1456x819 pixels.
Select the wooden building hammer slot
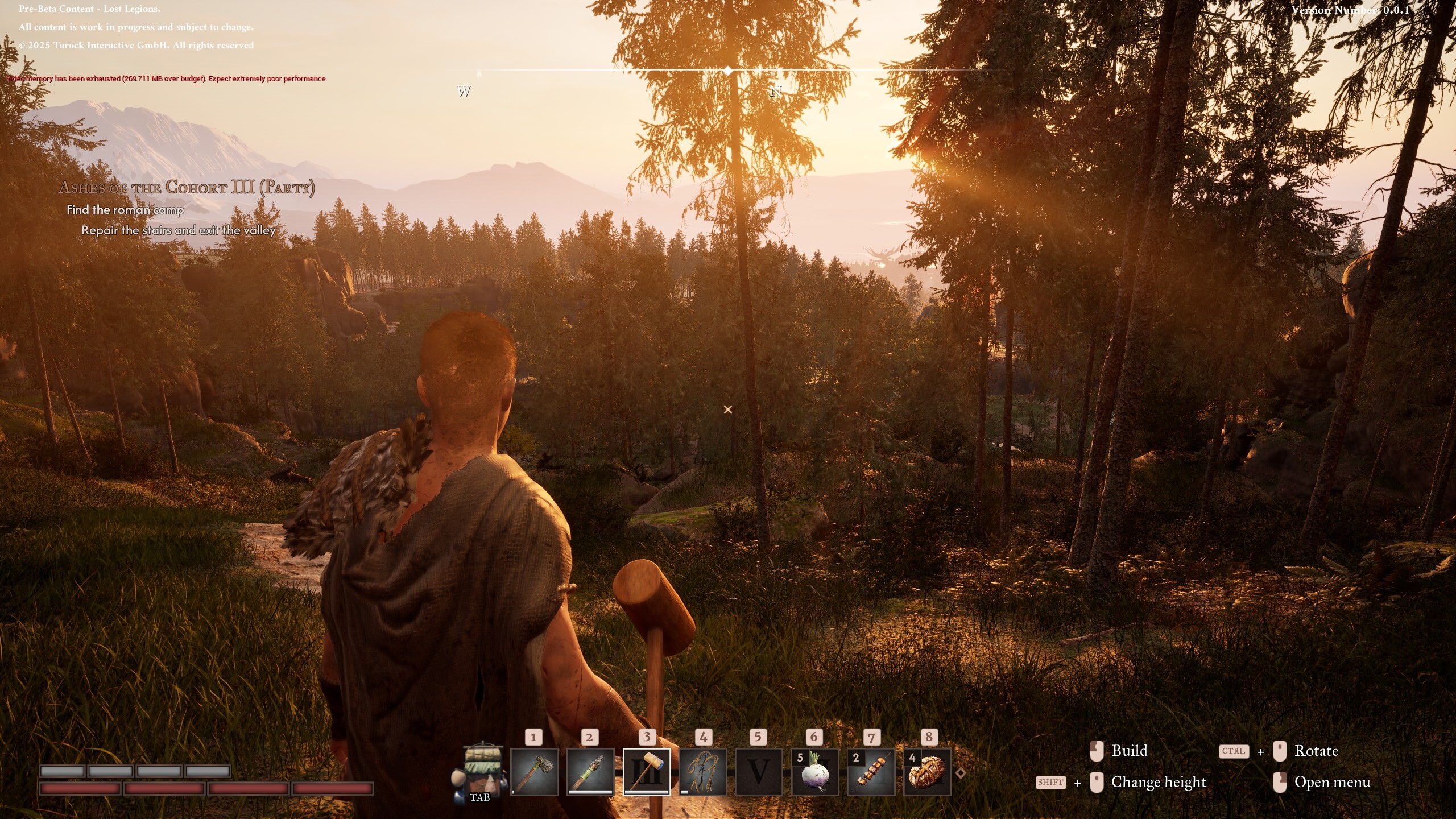click(x=647, y=772)
